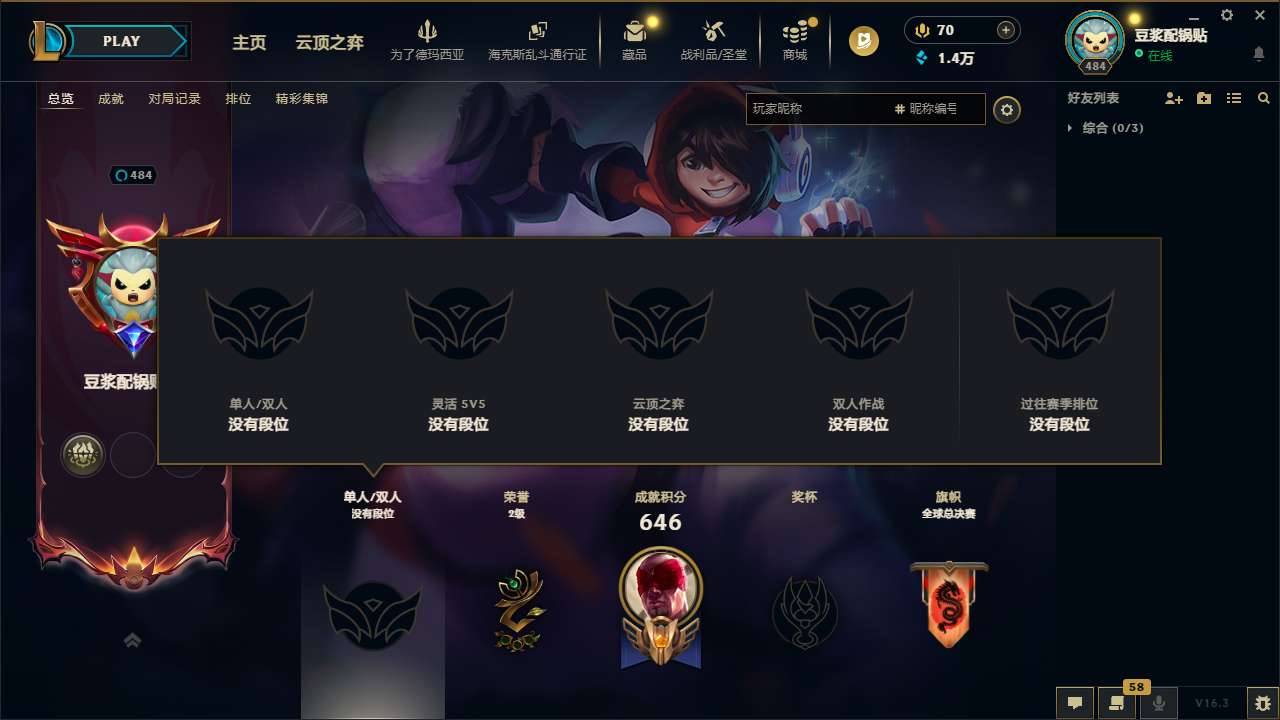The height and width of the screenshot is (720, 1280).
Task: Open the 商城 store
Action: [x=795, y=40]
